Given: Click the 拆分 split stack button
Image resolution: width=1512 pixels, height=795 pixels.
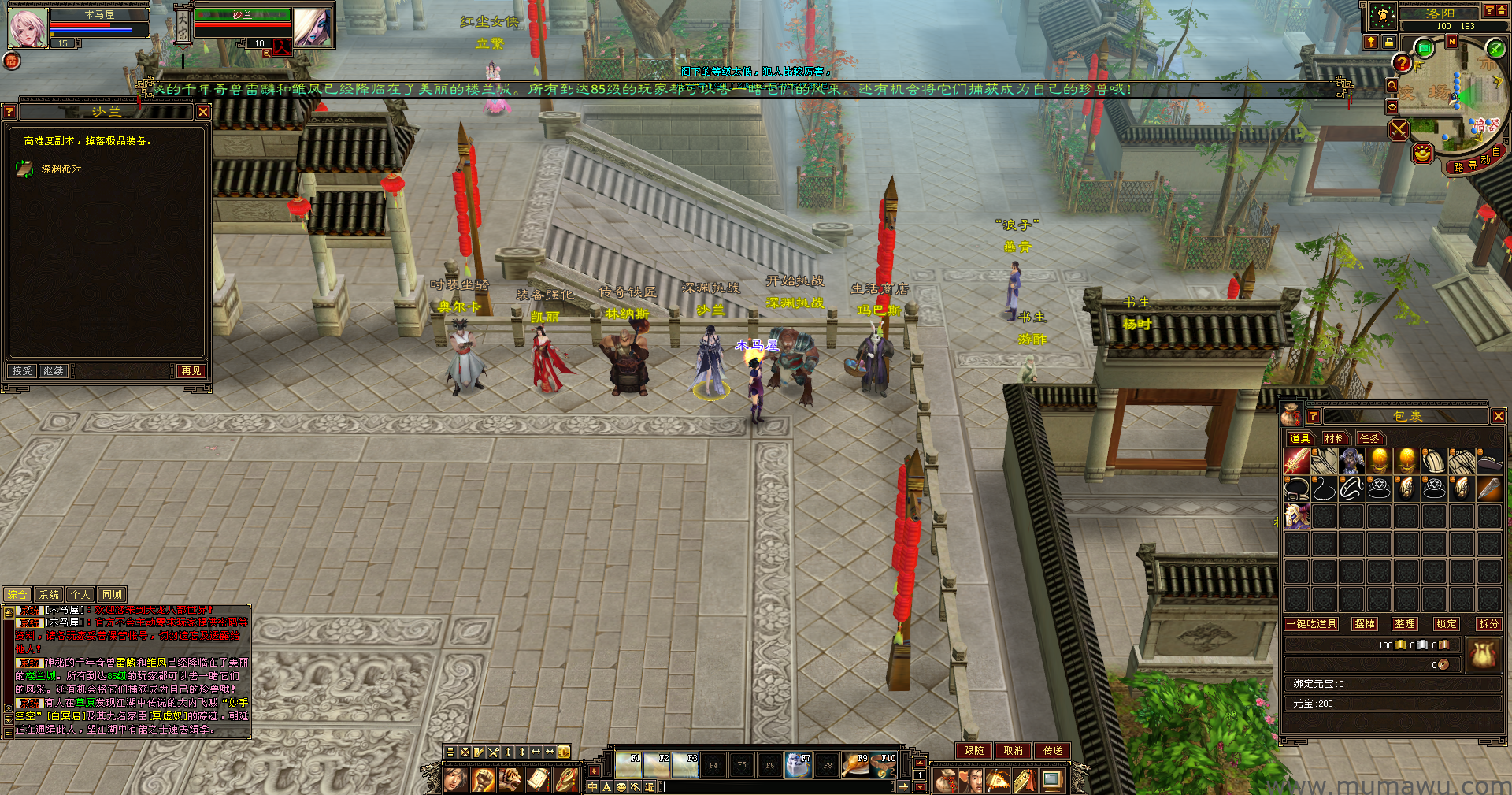Looking at the screenshot, I should point(1488,623).
